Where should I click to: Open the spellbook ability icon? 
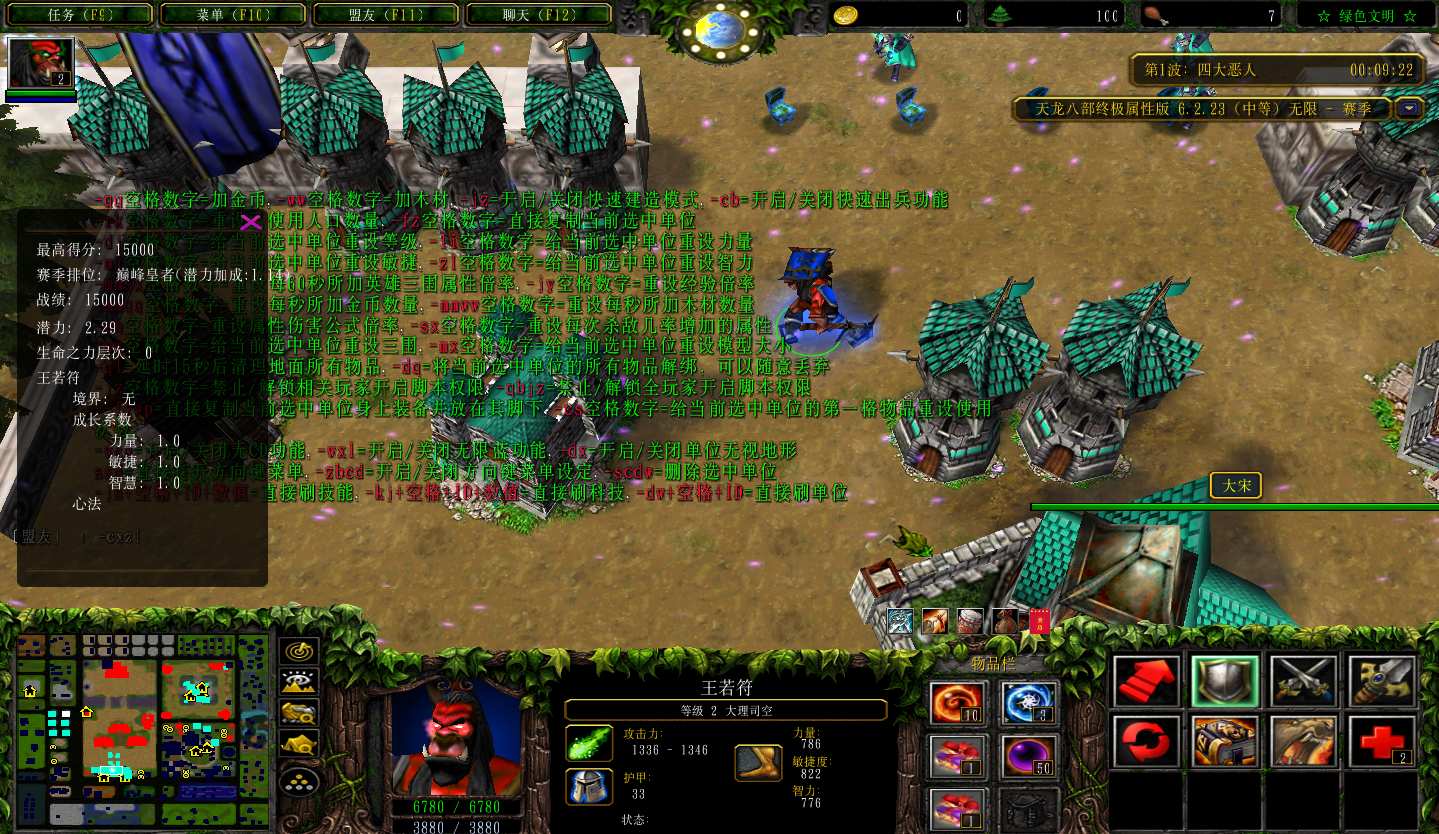pyautogui.click(x=1225, y=742)
